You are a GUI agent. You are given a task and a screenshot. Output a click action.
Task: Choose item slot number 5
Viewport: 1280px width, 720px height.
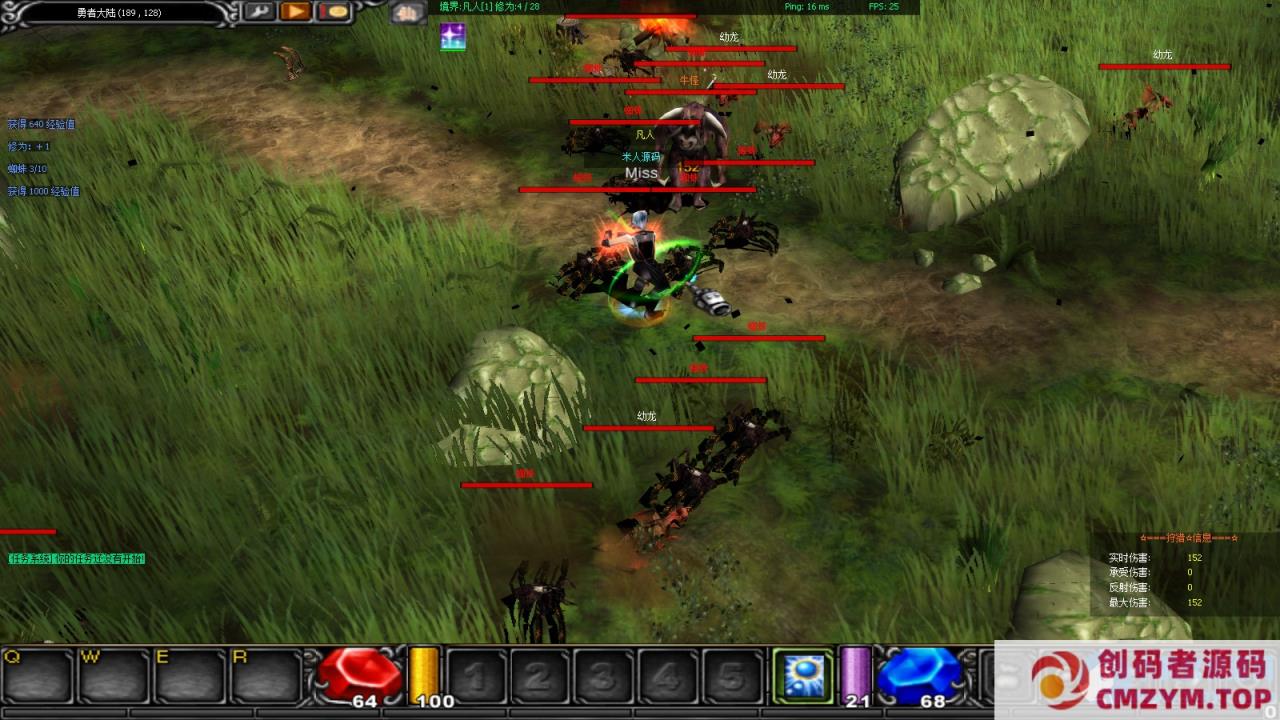point(731,675)
